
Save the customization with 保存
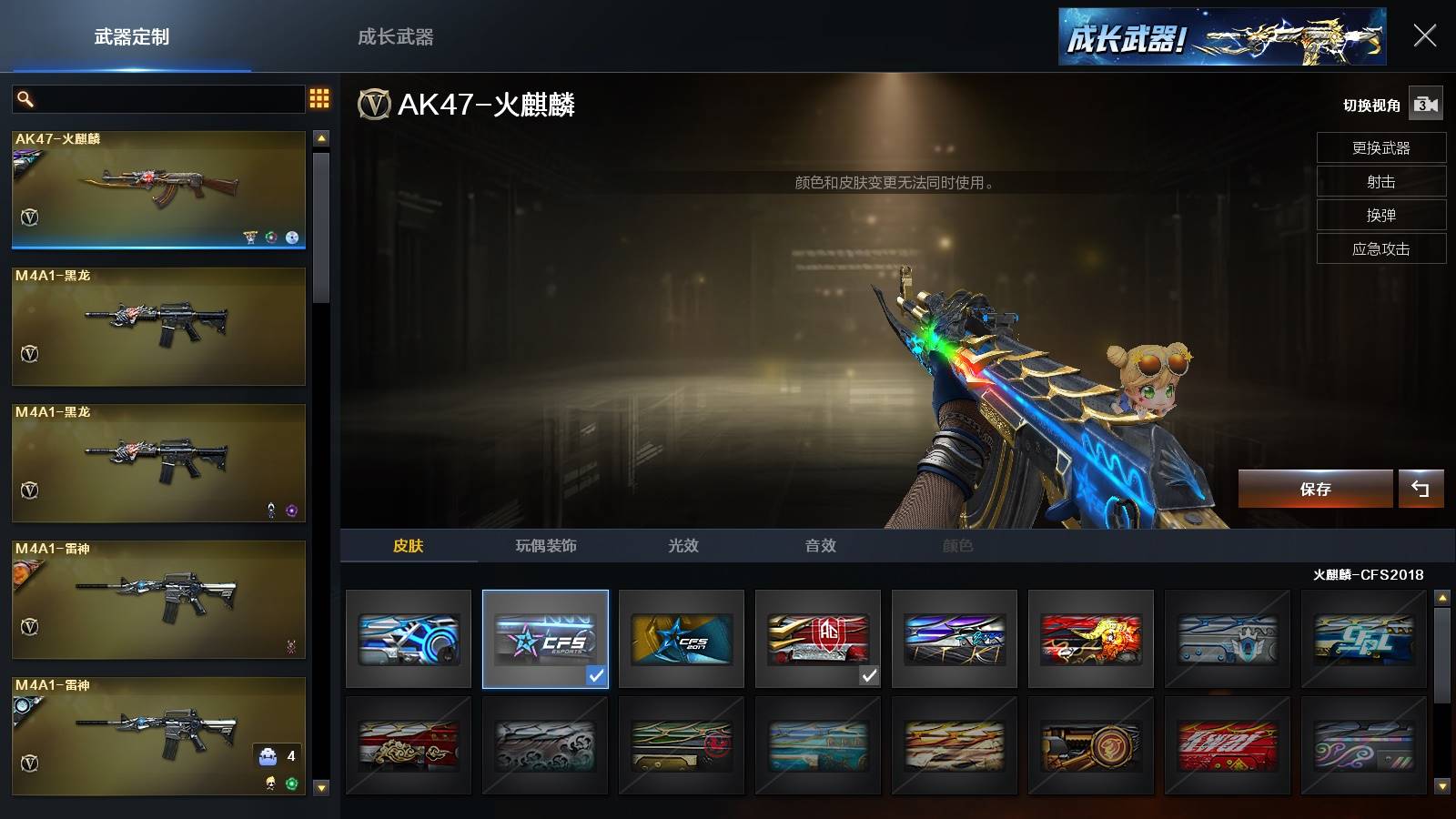click(1315, 489)
